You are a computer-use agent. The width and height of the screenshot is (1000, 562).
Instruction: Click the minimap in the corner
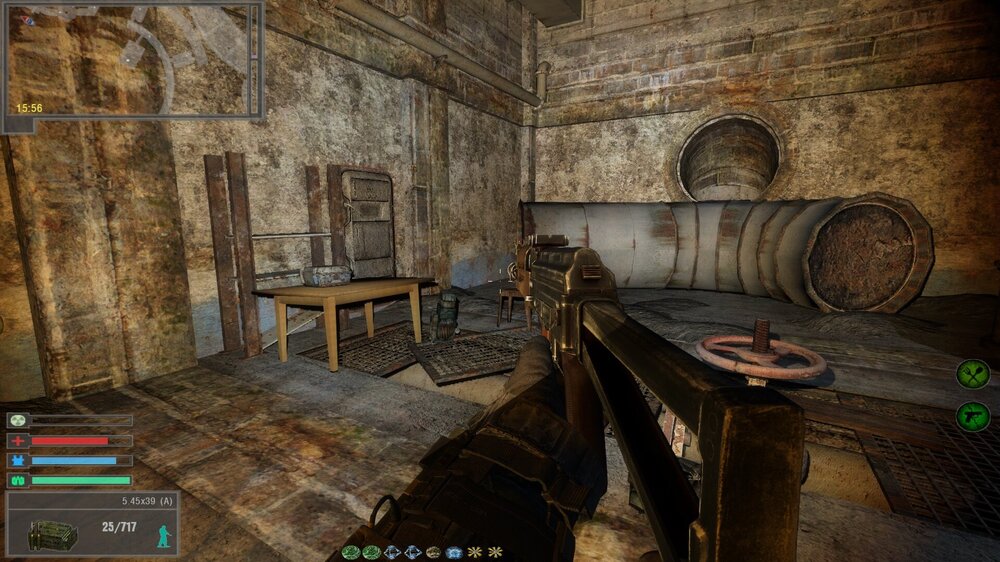(132, 60)
